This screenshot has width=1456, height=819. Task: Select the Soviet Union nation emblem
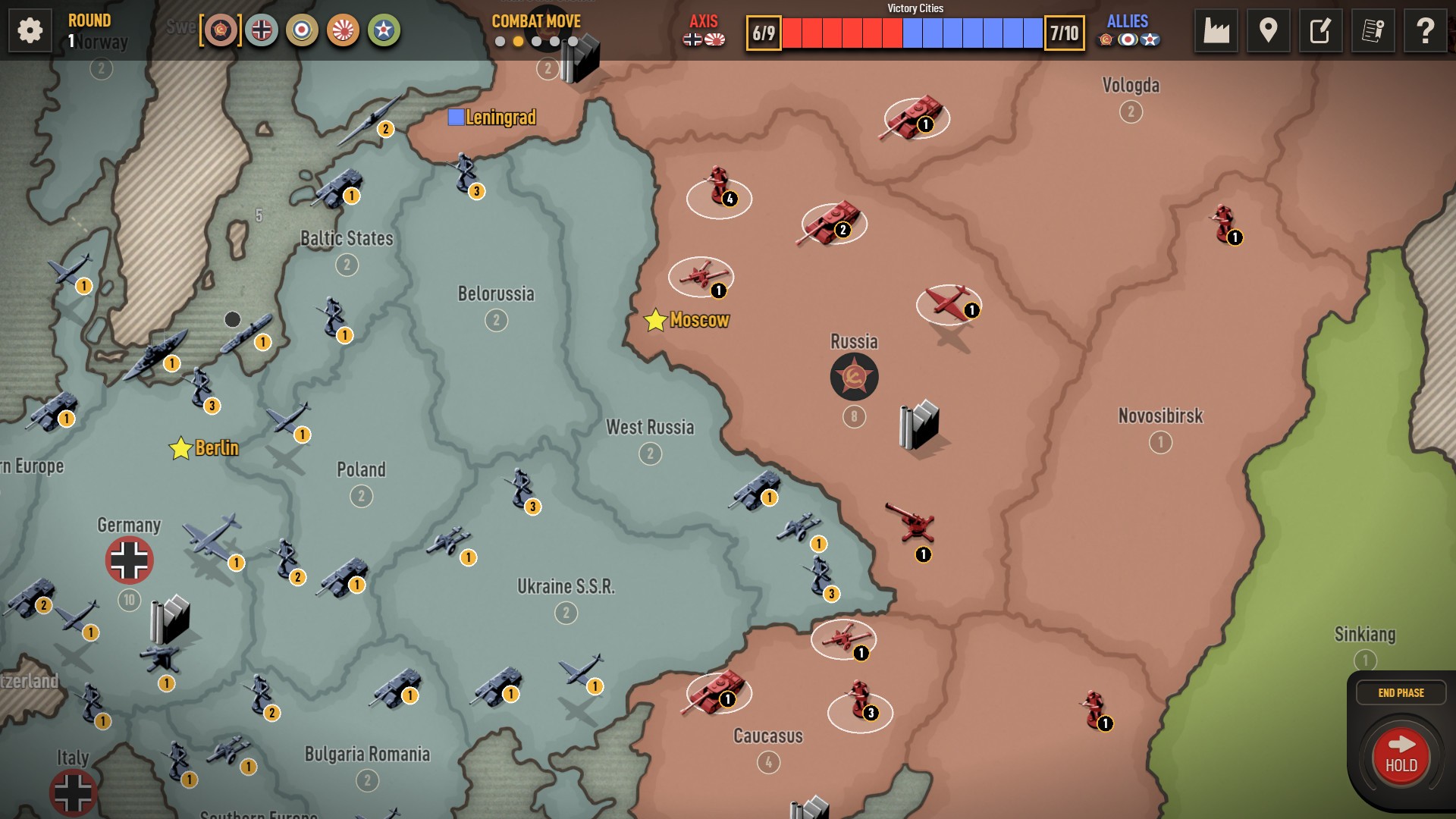221,30
